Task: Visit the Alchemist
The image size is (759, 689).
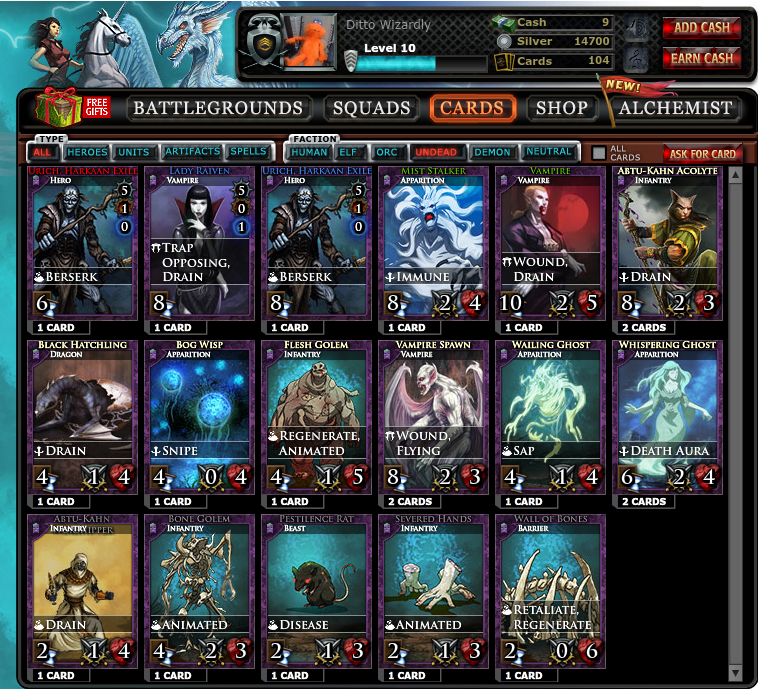Action: click(676, 108)
